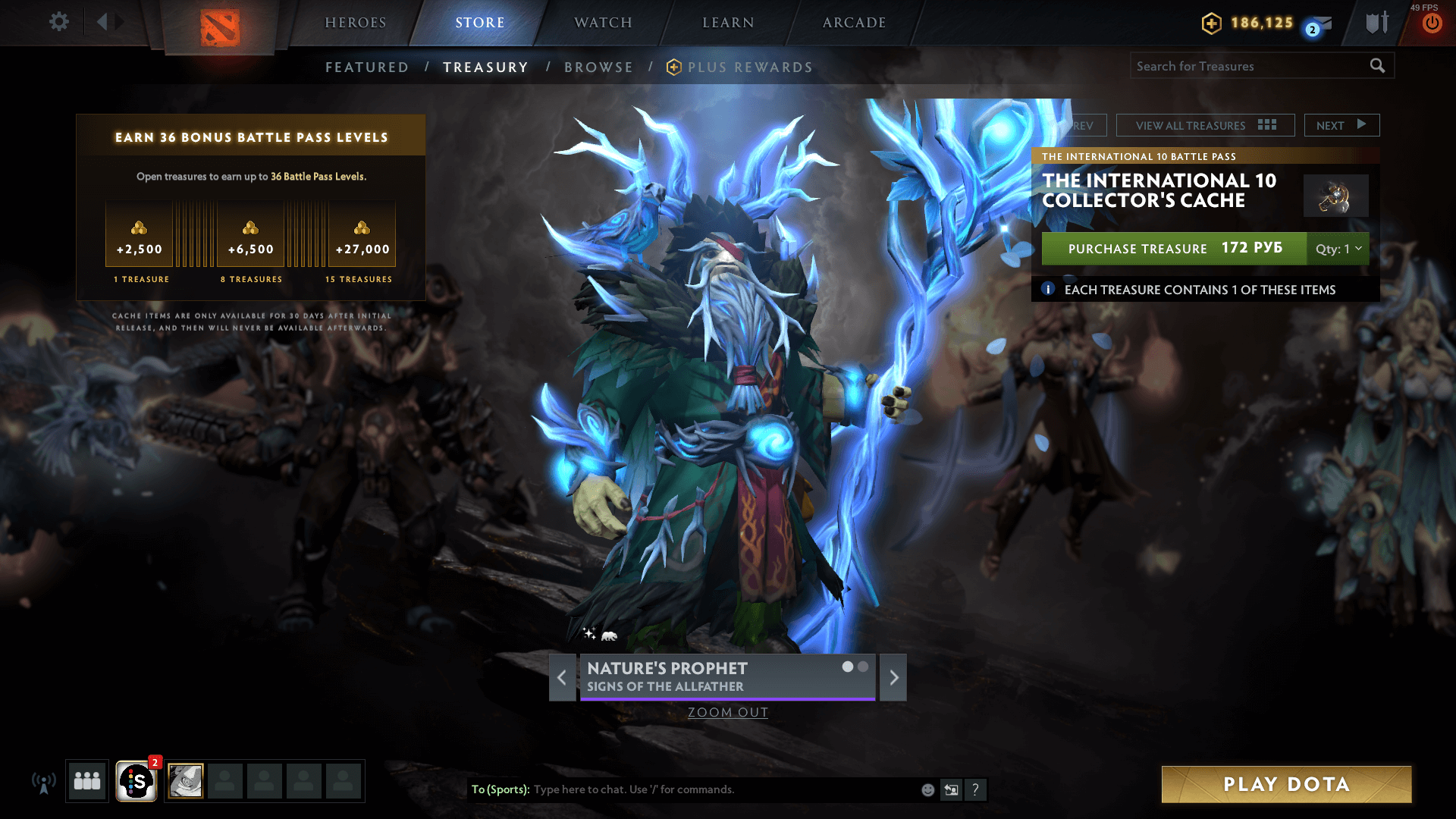This screenshot has width=1456, height=819.
Task: Switch to the Watch tab
Action: point(603,23)
